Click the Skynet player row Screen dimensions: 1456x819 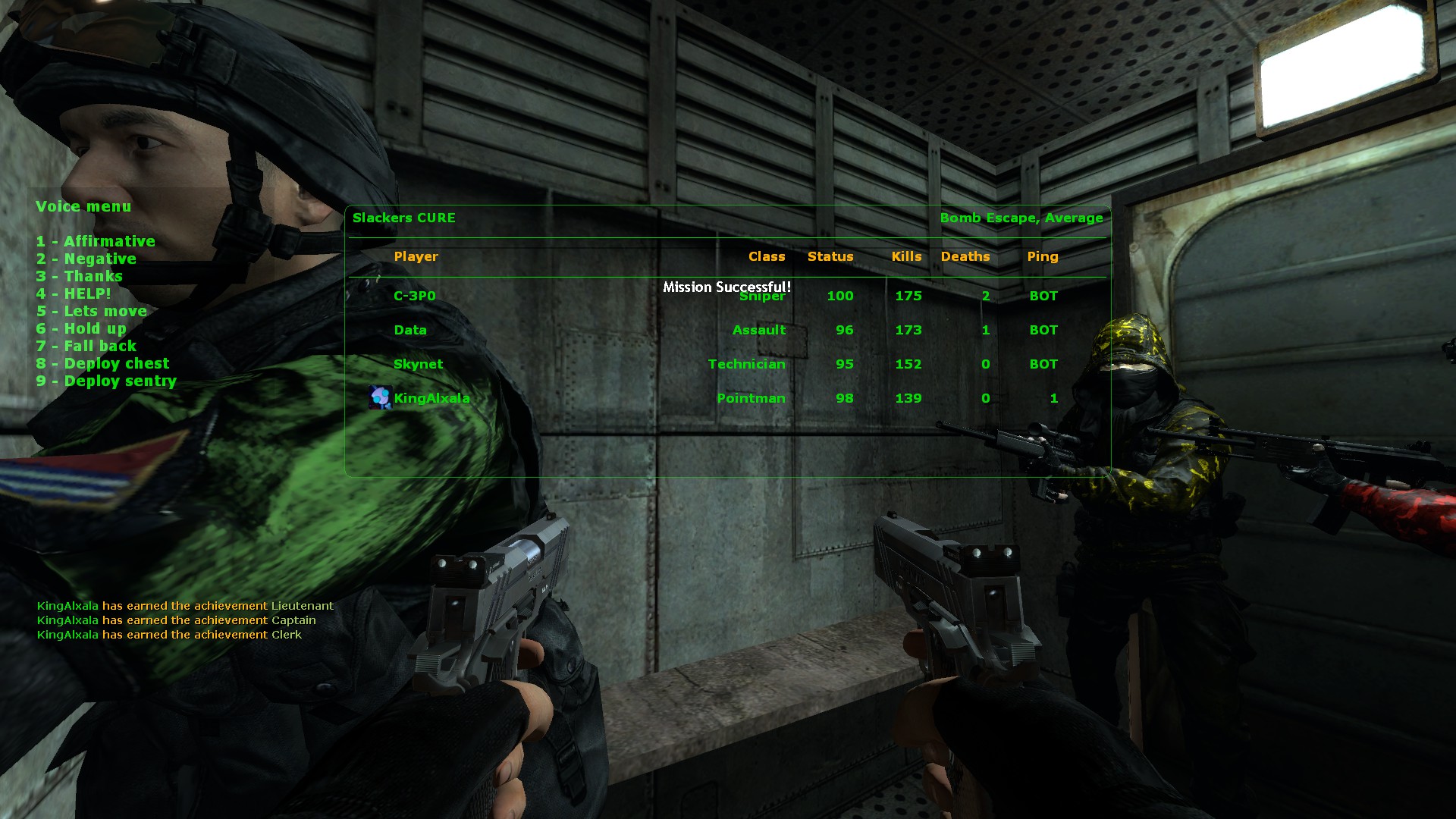(418, 364)
